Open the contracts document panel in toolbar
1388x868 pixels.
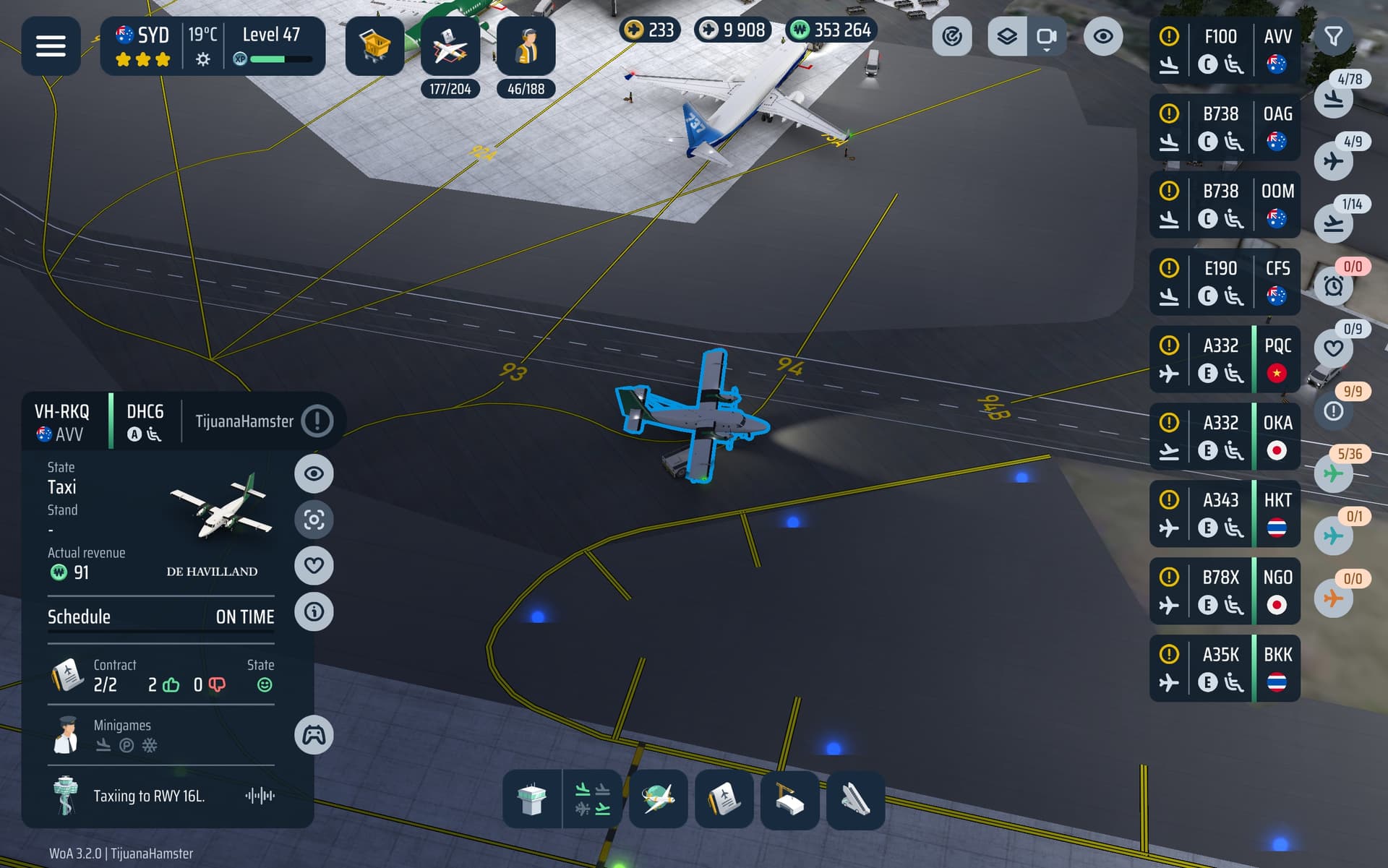pyautogui.click(x=724, y=799)
